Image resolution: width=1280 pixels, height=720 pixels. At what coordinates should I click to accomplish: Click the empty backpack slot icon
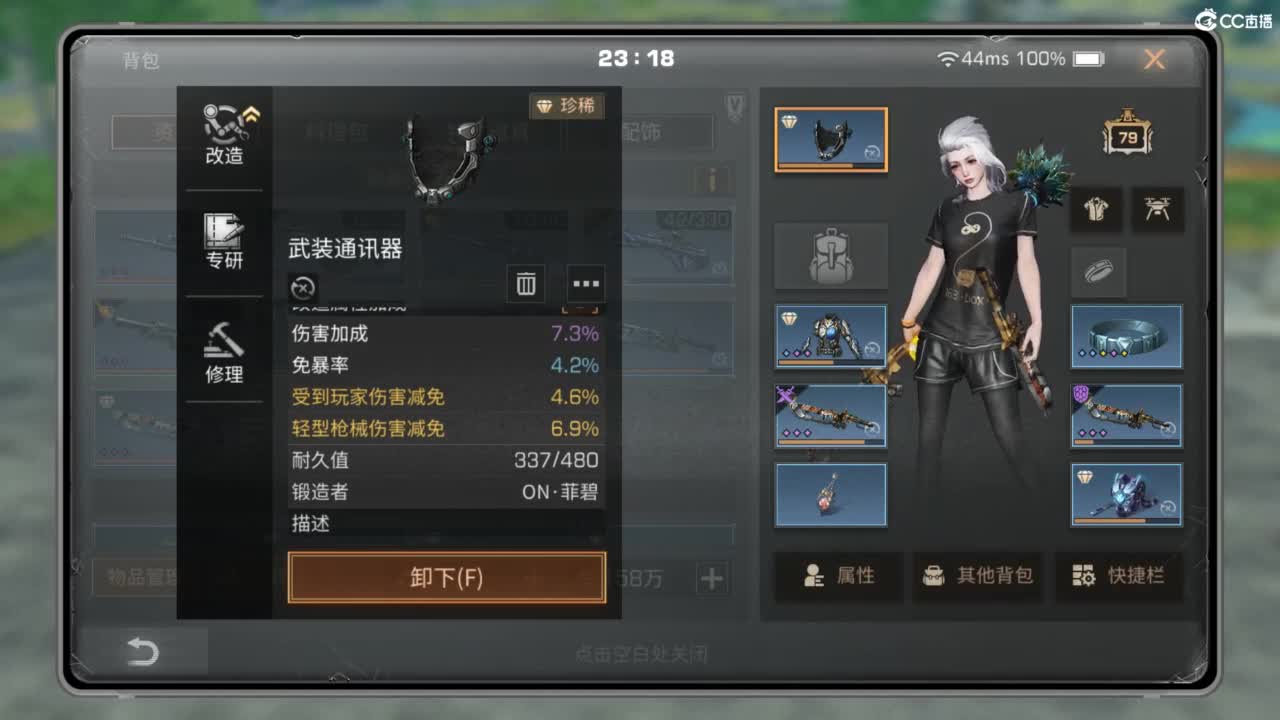(x=831, y=255)
